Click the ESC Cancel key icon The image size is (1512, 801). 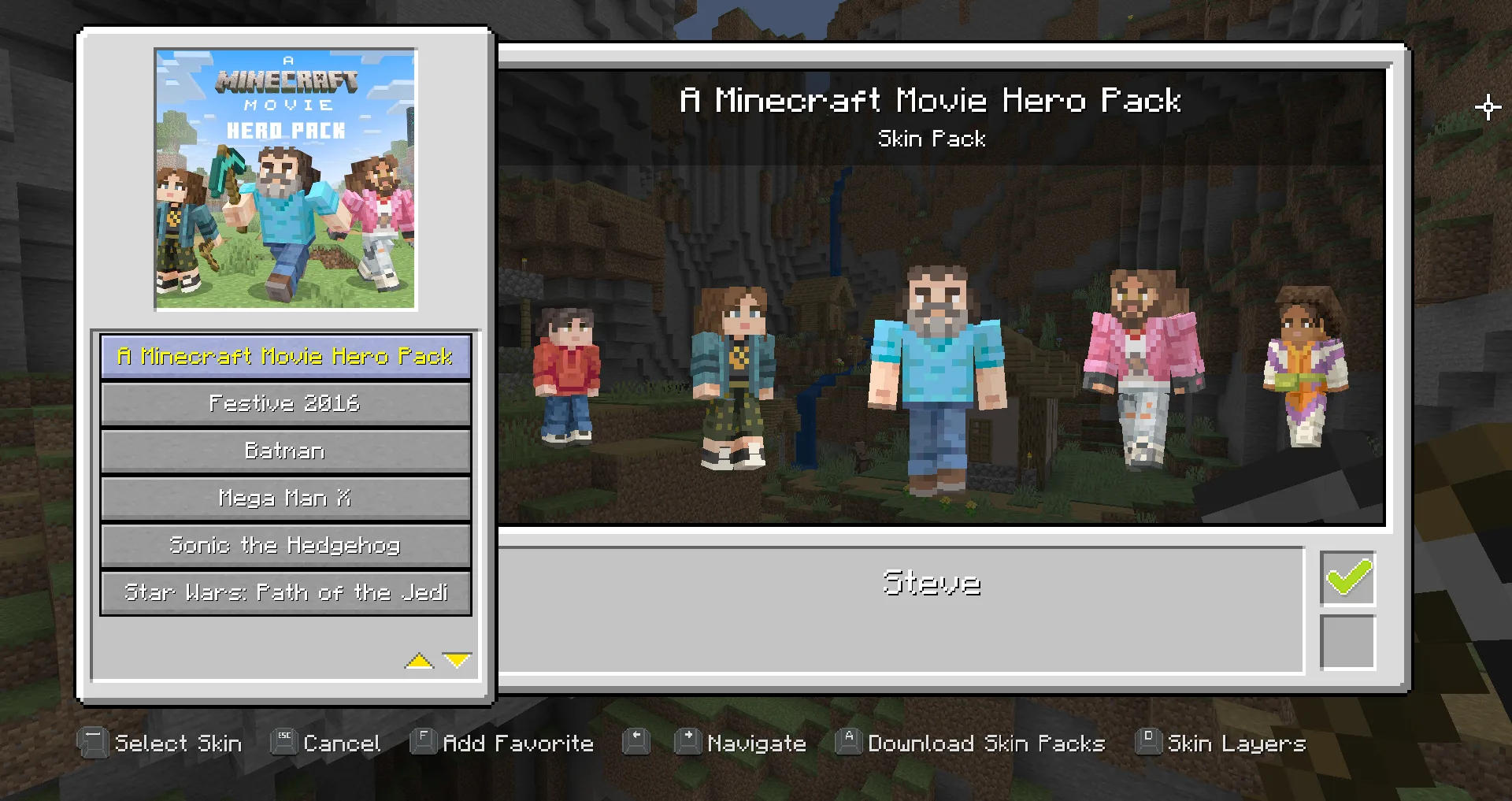[x=283, y=741]
